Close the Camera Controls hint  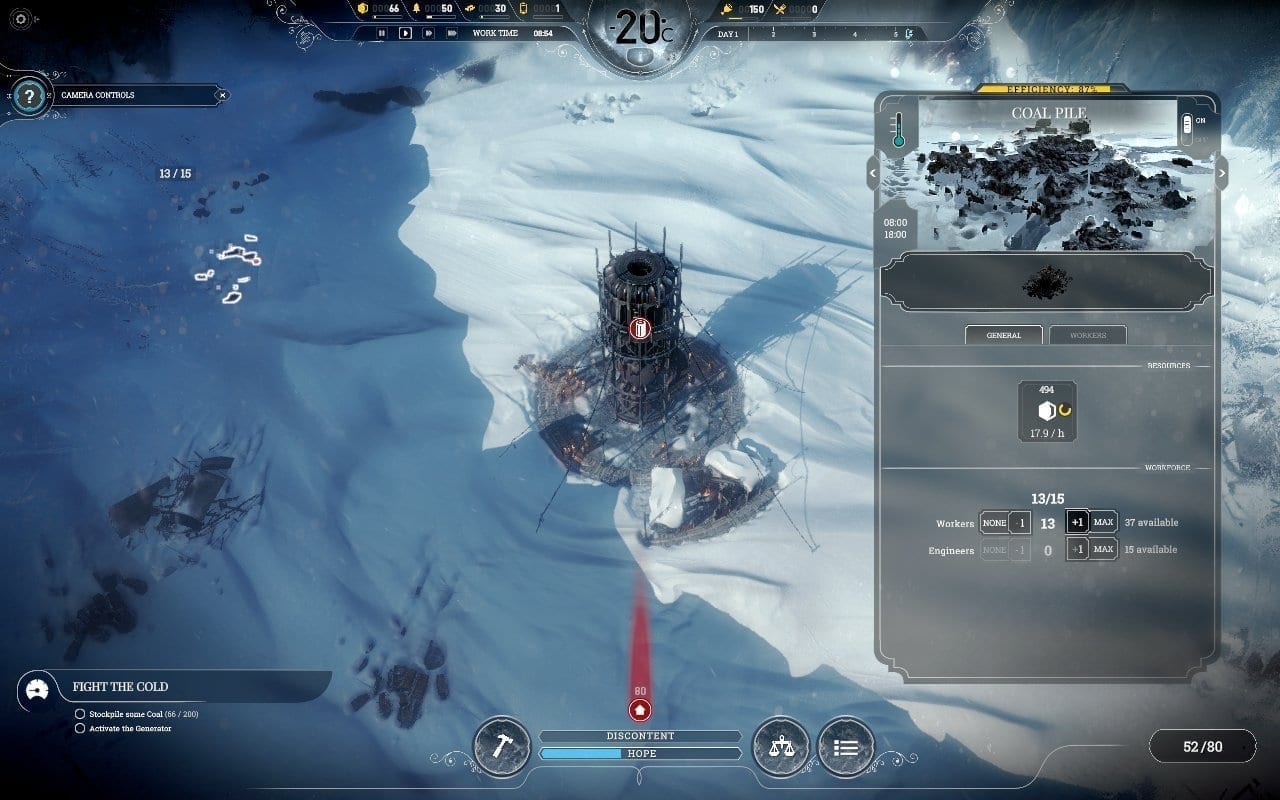223,95
